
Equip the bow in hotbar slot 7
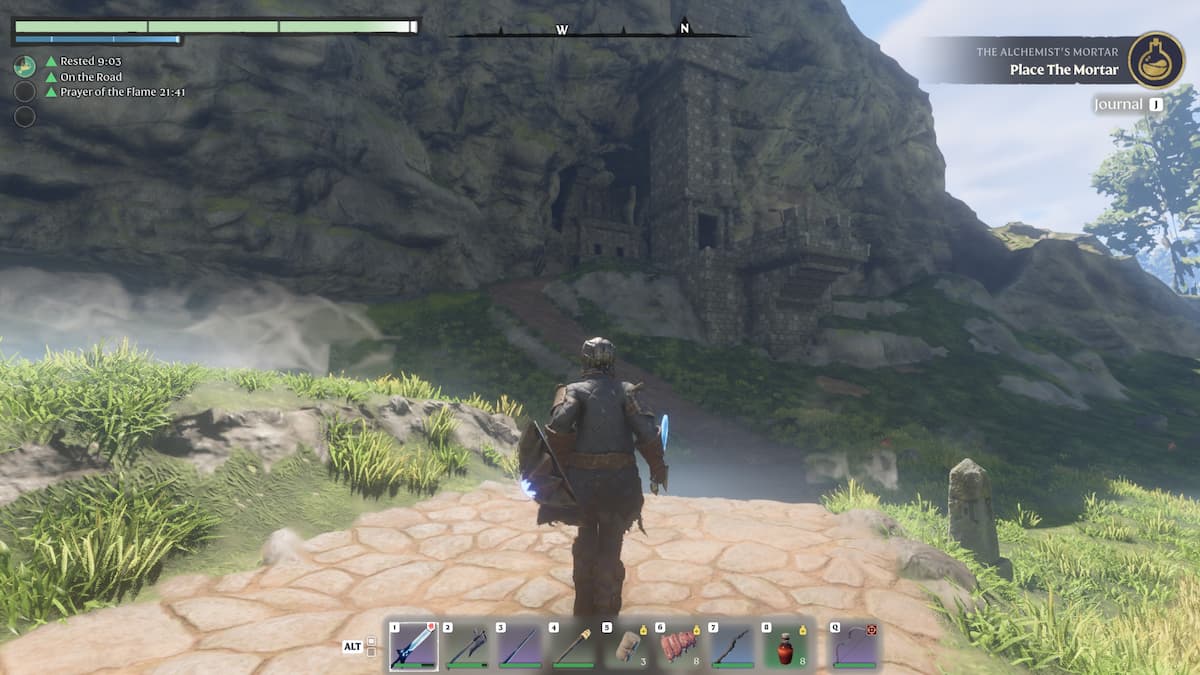[x=734, y=646]
